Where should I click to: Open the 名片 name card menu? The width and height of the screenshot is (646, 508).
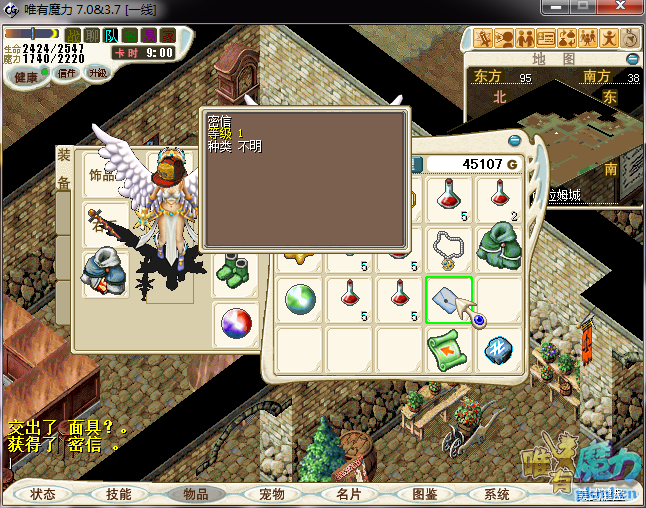point(347,494)
